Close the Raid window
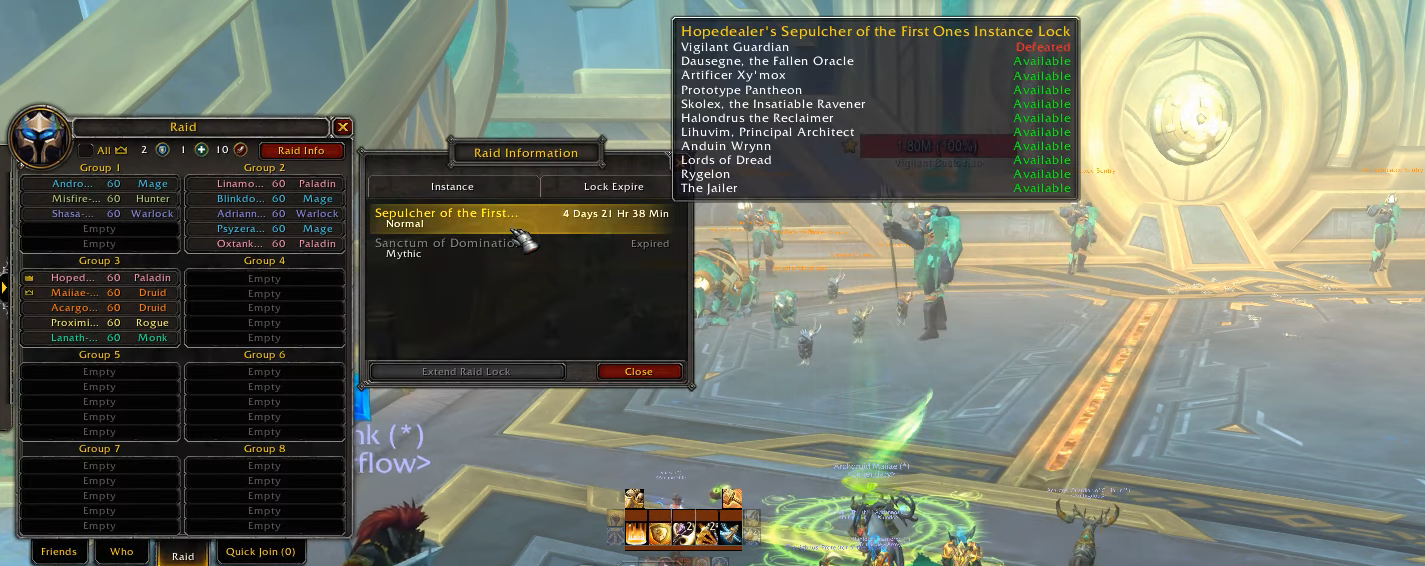Image resolution: width=1425 pixels, height=566 pixels. [343, 127]
